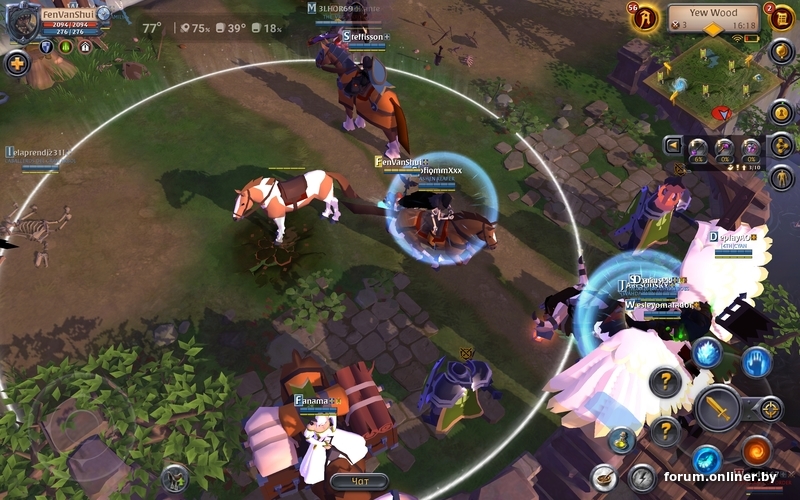The image size is (800, 500).
Task: Open the Чат chat button
Action: coord(359,481)
